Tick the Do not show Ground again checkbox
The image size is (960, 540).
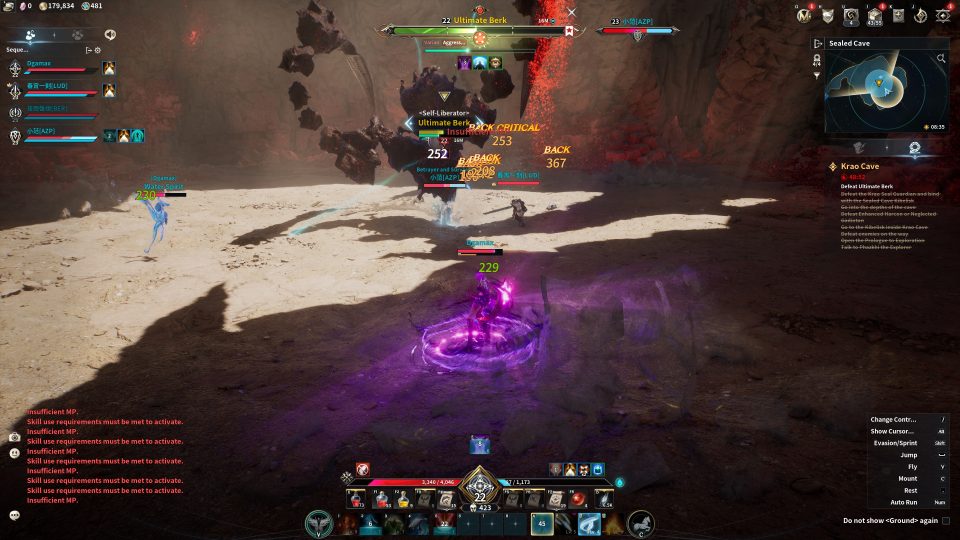(946, 520)
